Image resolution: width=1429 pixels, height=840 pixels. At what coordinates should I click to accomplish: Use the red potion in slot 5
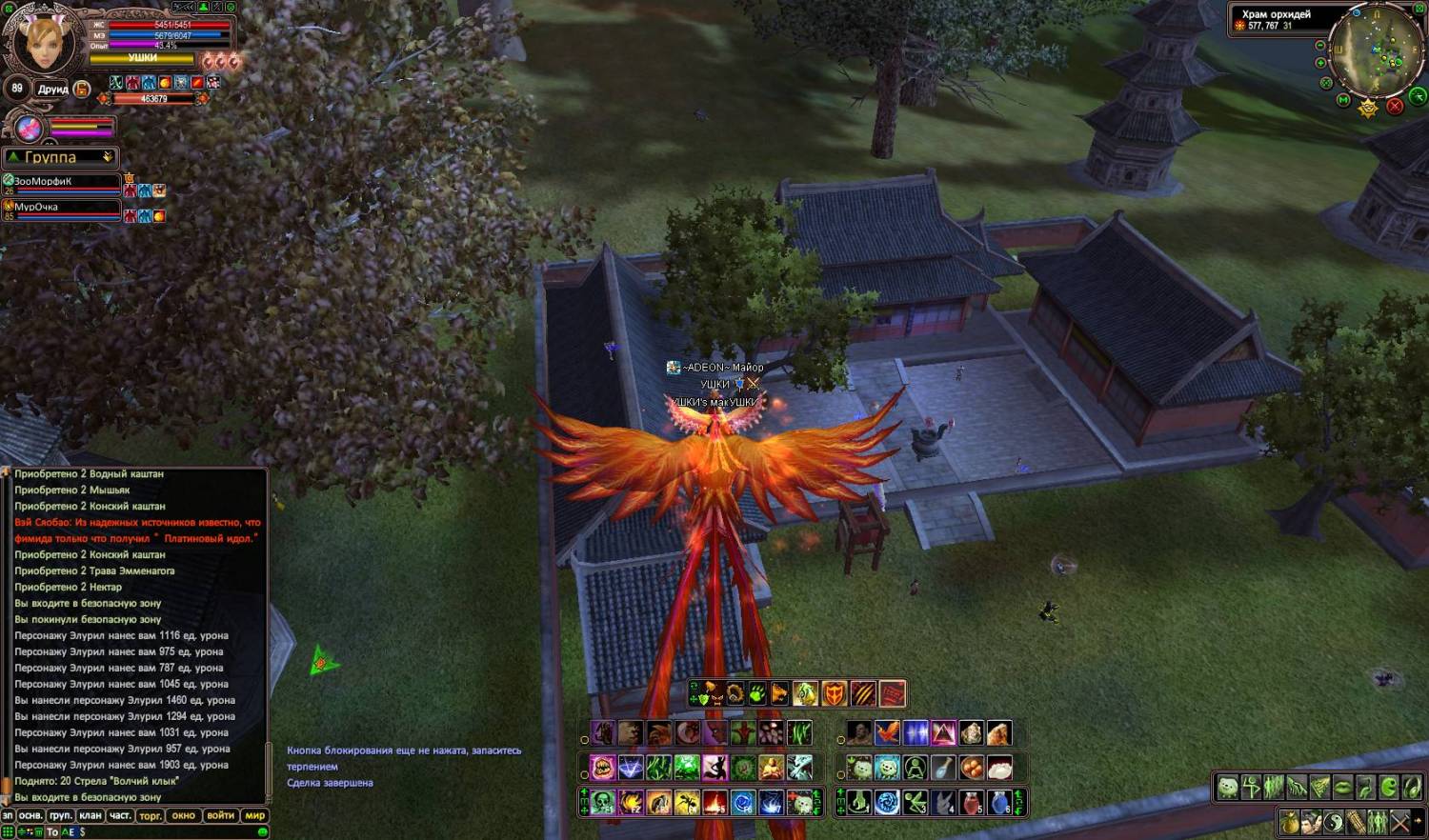971,802
